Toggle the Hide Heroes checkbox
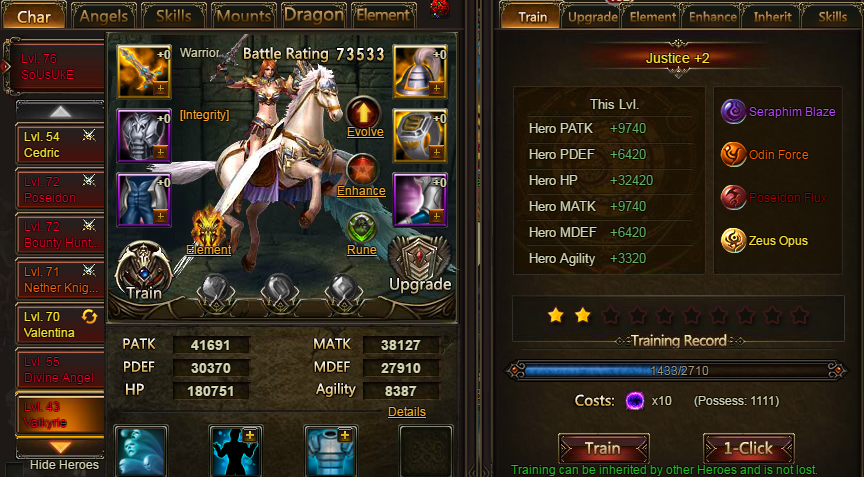864x477 pixels. (x=14, y=467)
